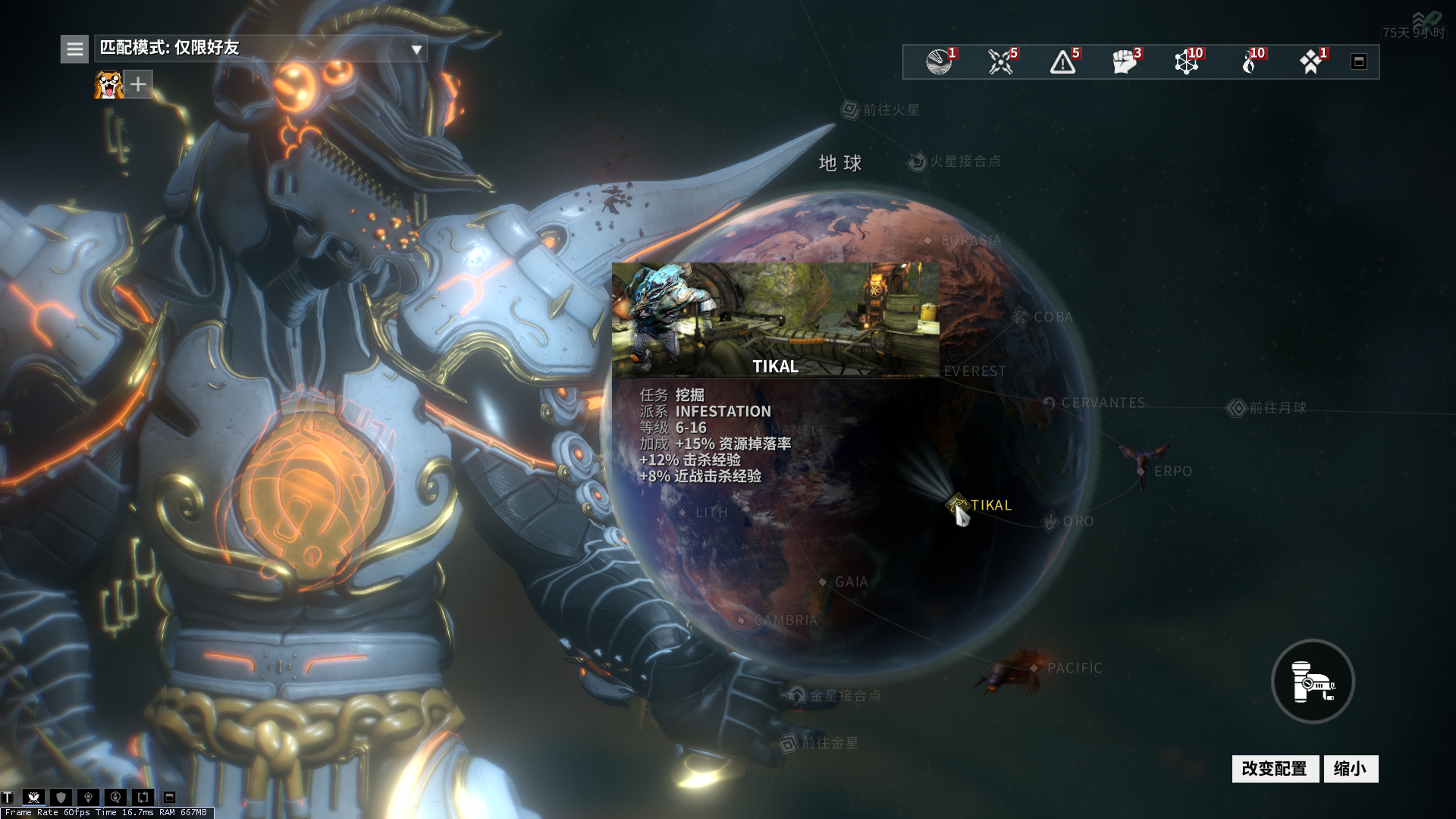This screenshot has height=819, width=1456.
Task: Select the 前往火星 node to travel to Mars
Action: pyautogui.click(x=848, y=108)
